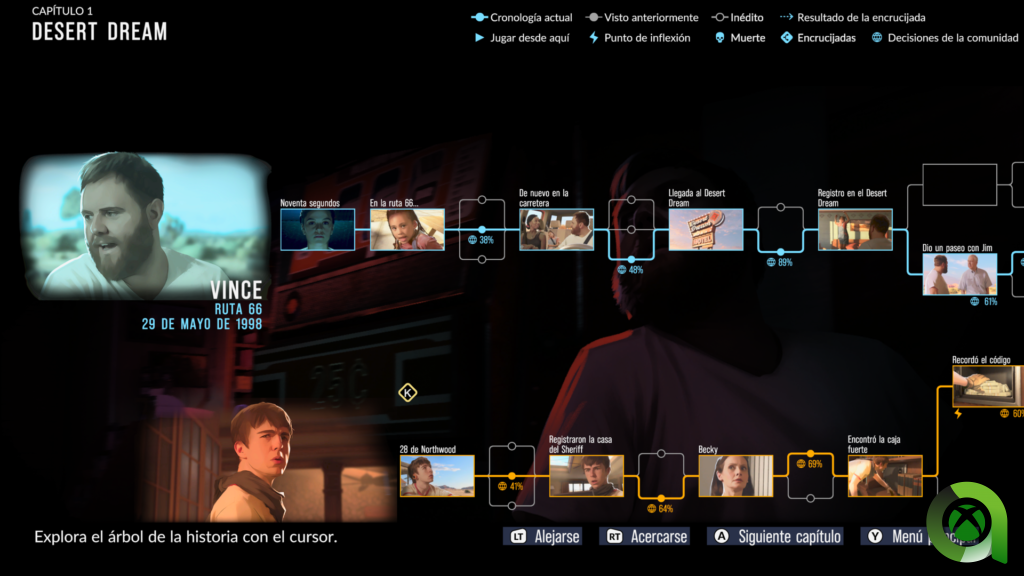This screenshot has width=1024, height=576.
Task: Select the 41% decision point on the orange timeline
Action: [512, 476]
